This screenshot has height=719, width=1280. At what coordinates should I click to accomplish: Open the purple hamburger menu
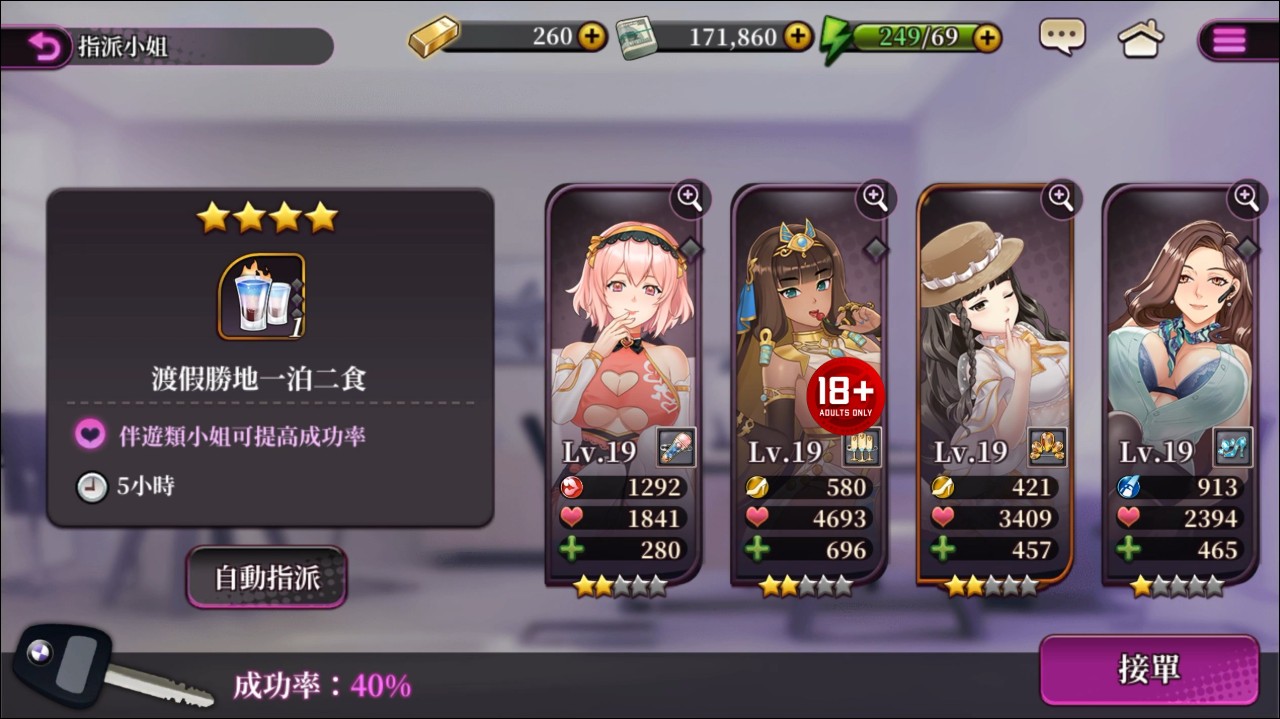(1229, 40)
